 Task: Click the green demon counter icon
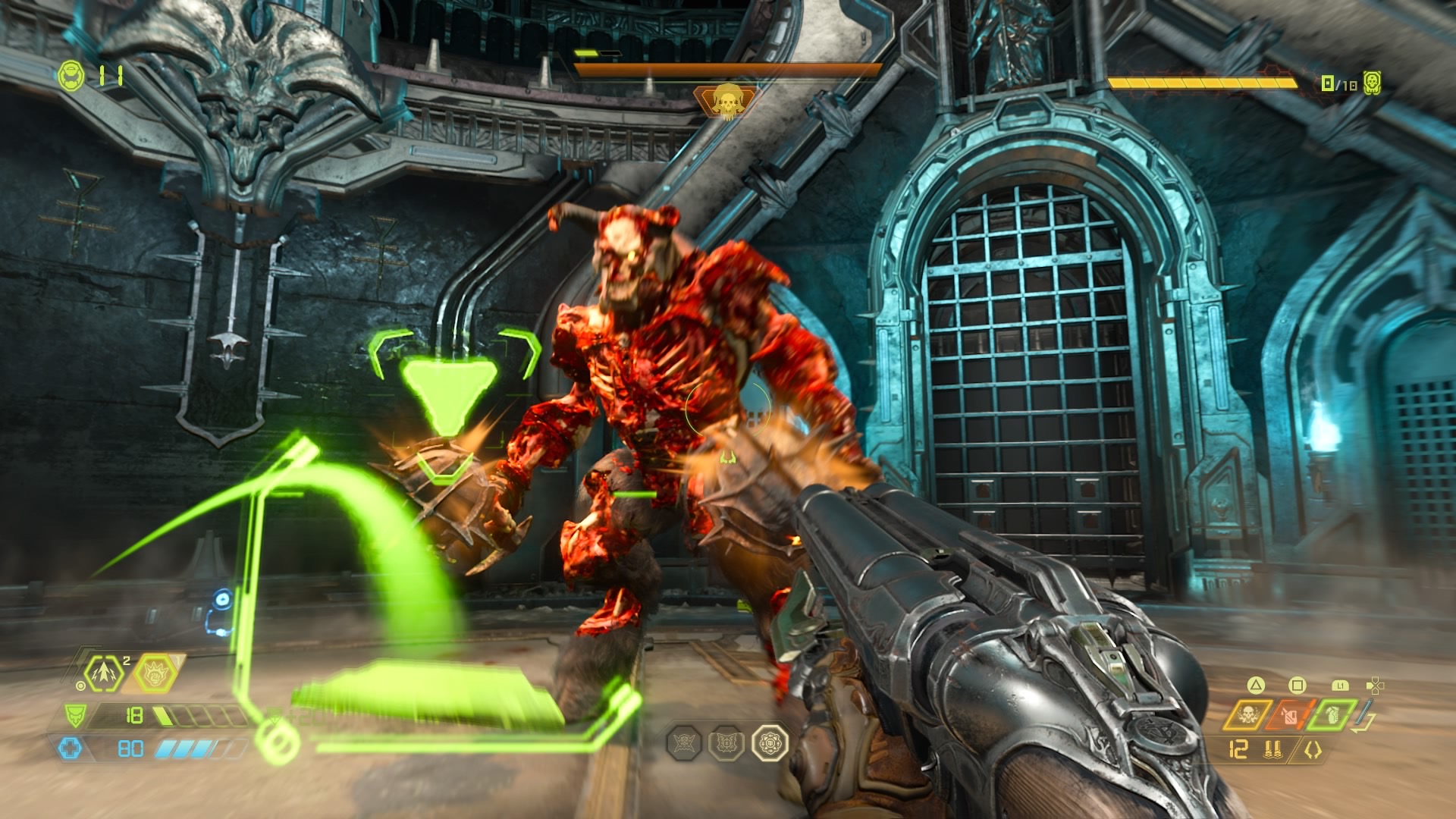point(1372,83)
